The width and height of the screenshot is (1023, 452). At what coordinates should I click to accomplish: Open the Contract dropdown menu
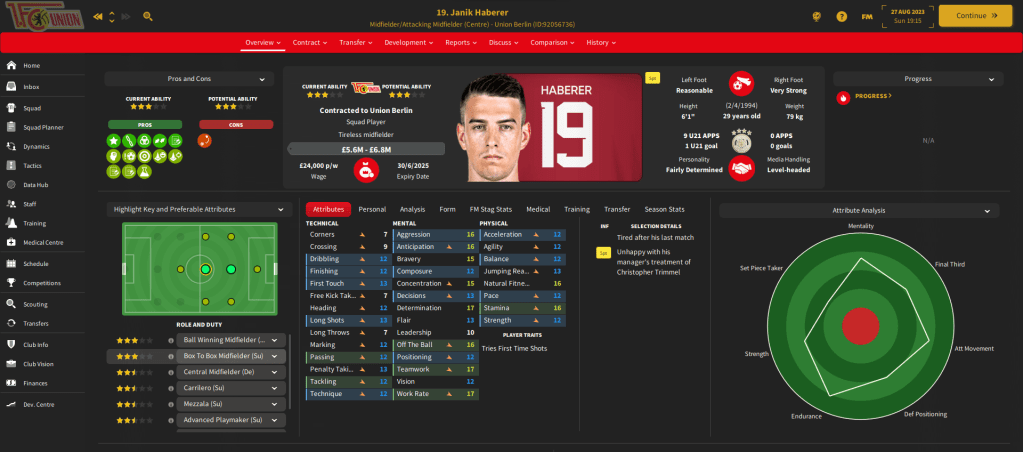click(x=311, y=43)
